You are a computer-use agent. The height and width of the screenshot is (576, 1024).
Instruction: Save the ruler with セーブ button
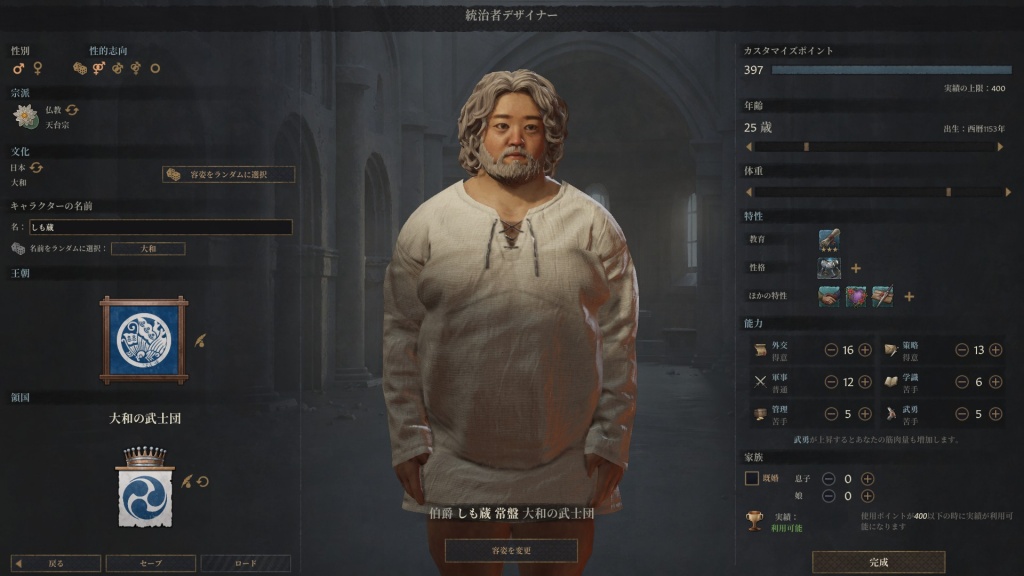click(x=150, y=563)
